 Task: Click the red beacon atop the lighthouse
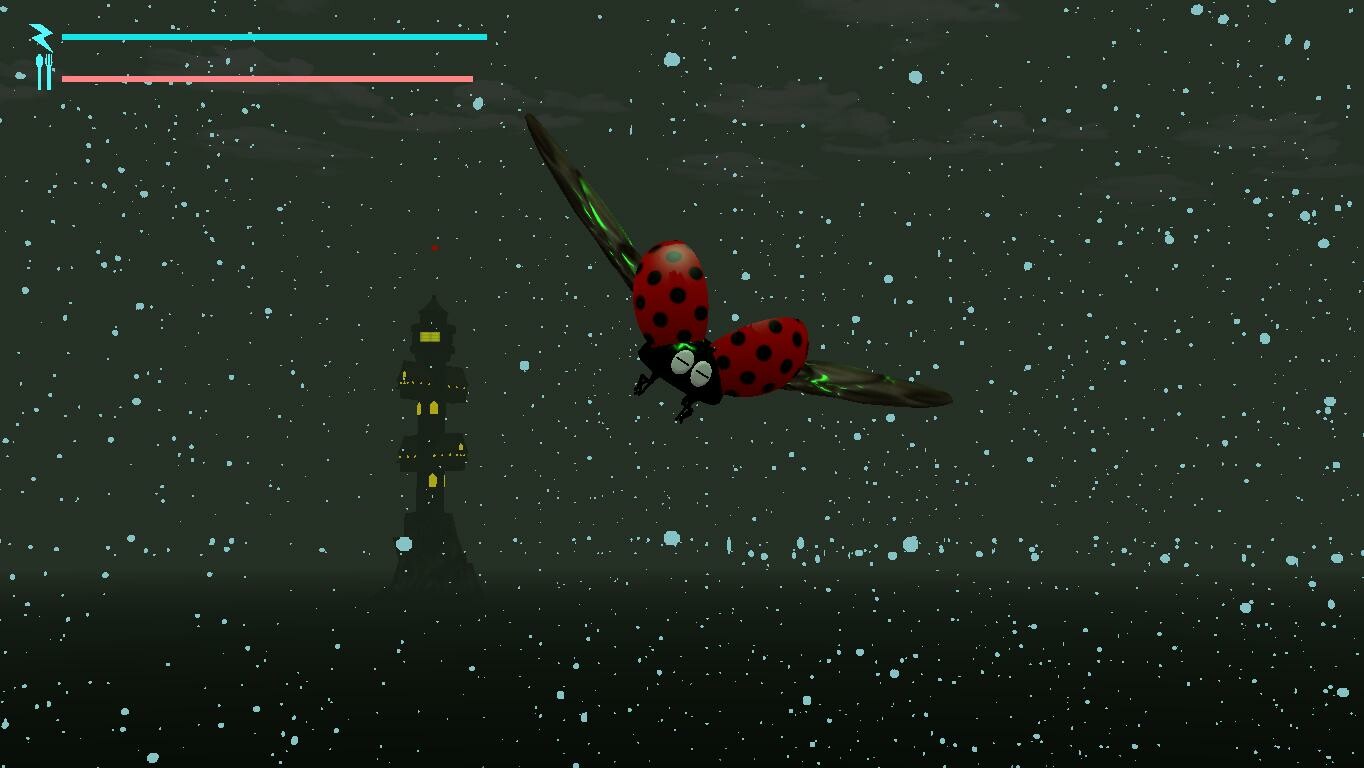434,248
